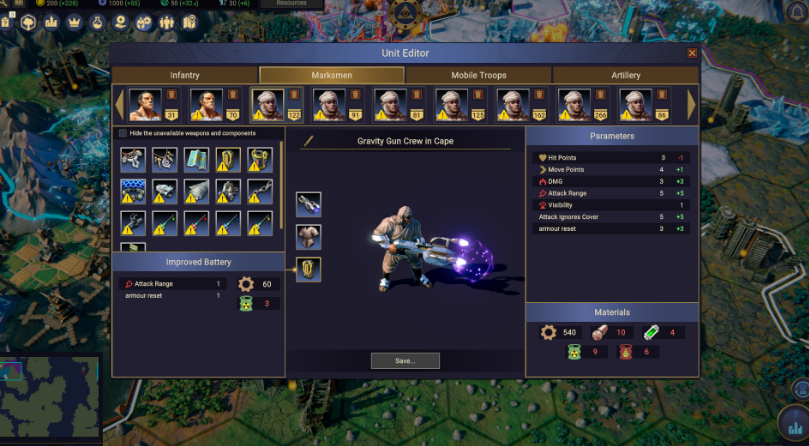Choose the unit template costing 31
This screenshot has width=809, height=446.
coord(145,104)
